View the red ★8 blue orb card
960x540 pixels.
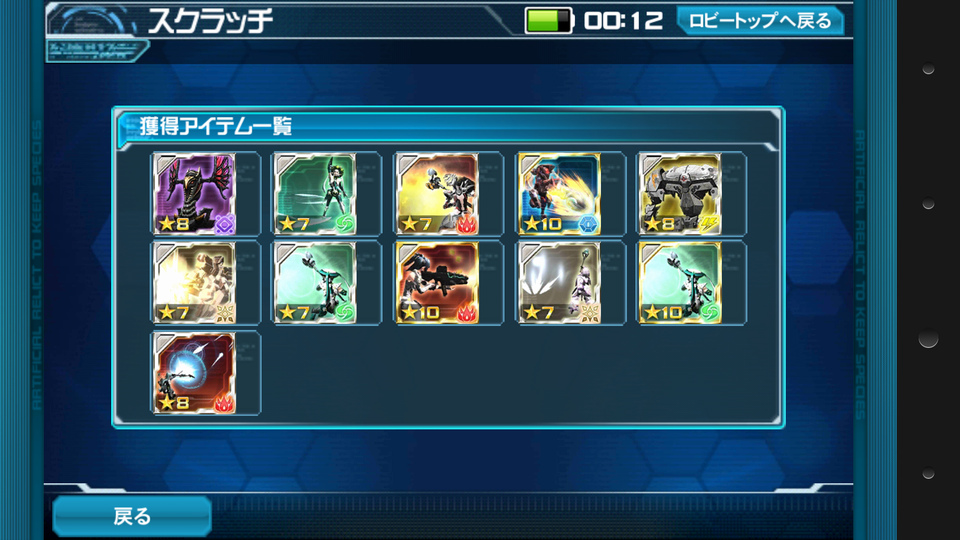coord(195,373)
